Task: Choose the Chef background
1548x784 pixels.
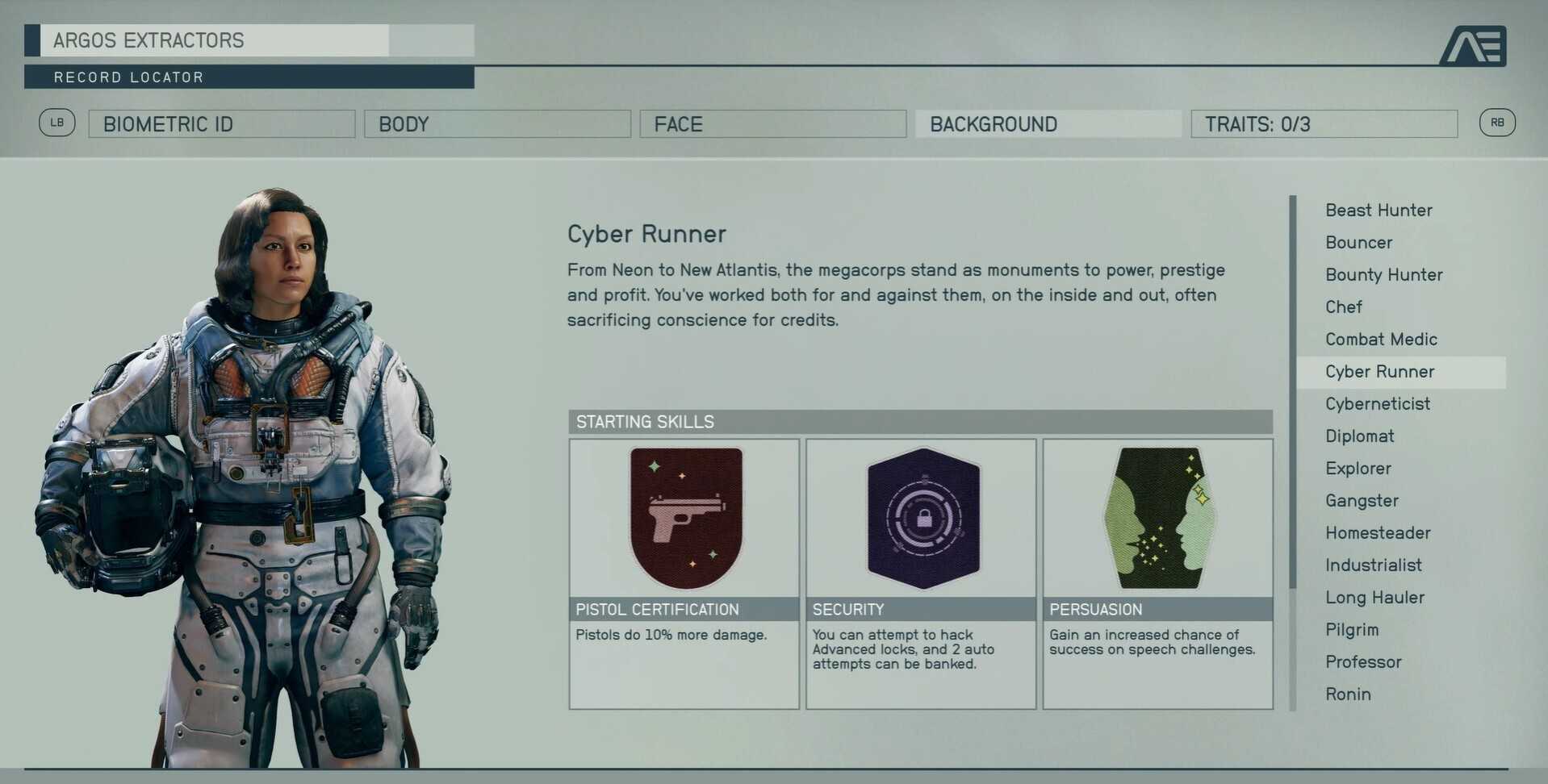Action: coord(1343,307)
